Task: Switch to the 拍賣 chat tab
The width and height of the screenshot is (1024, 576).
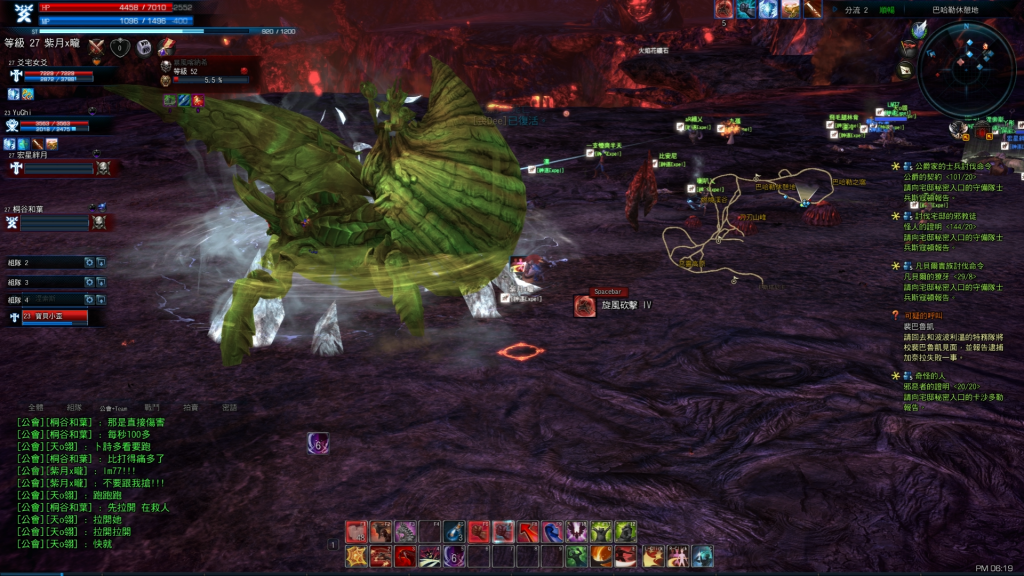Action: [191, 408]
